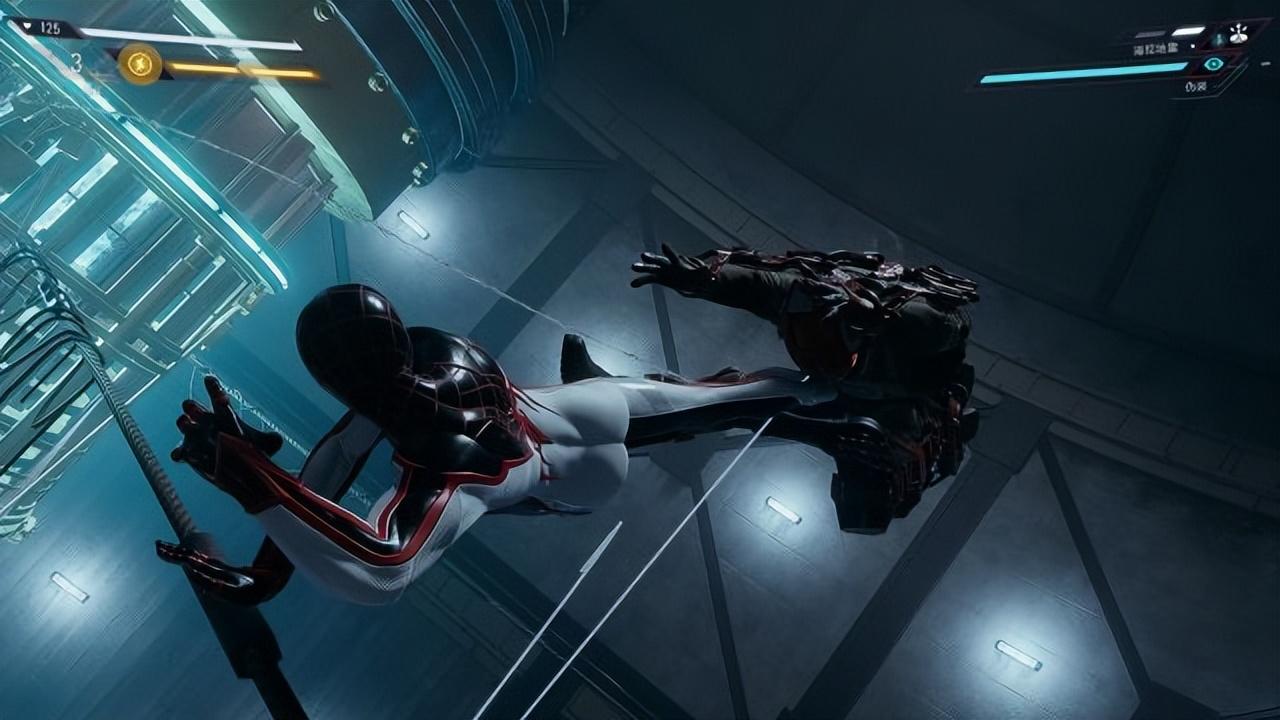Screen dimensions: 1280x720
Task: Activate the golden Venom power icon
Action: click(140, 64)
